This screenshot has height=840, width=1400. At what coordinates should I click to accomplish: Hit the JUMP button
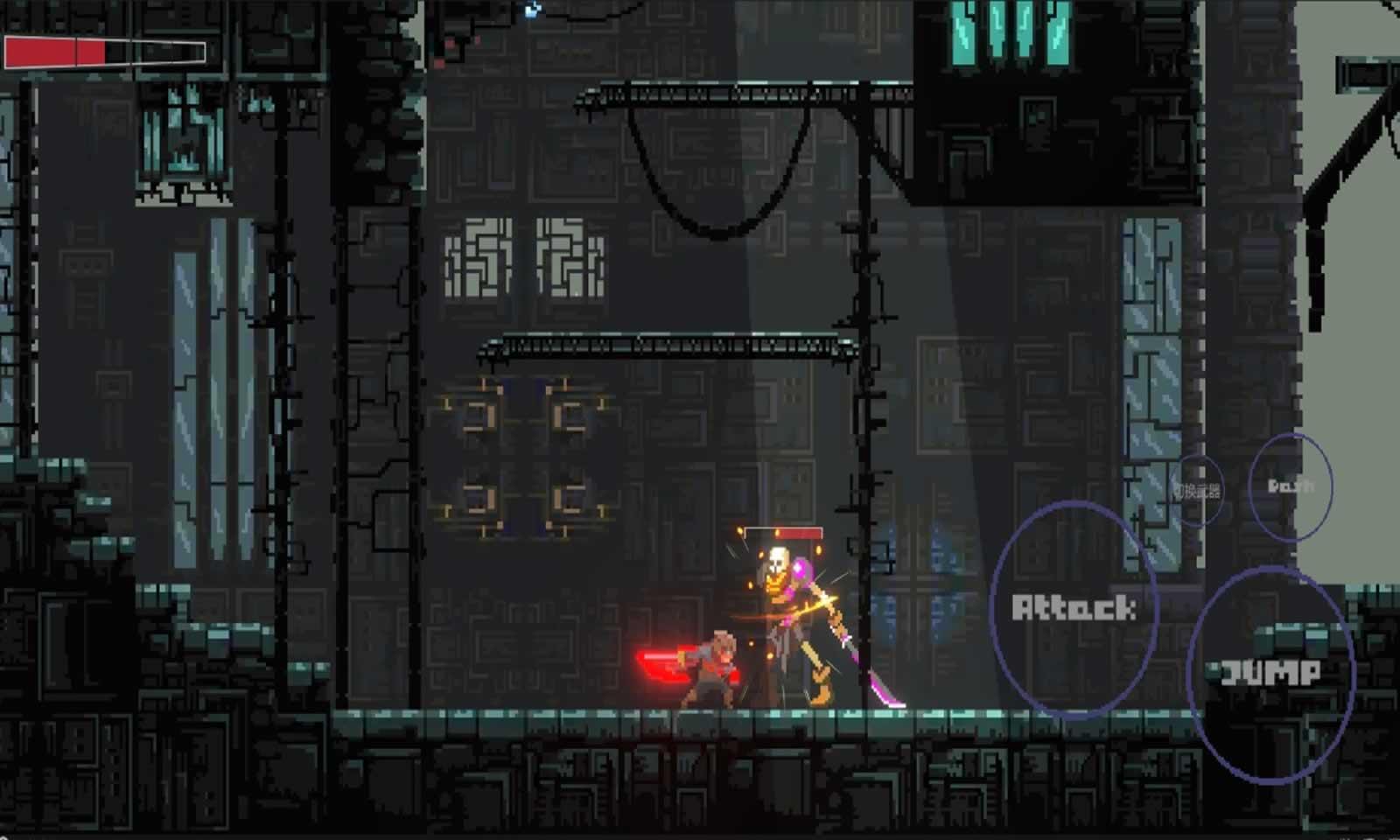(x=1270, y=673)
